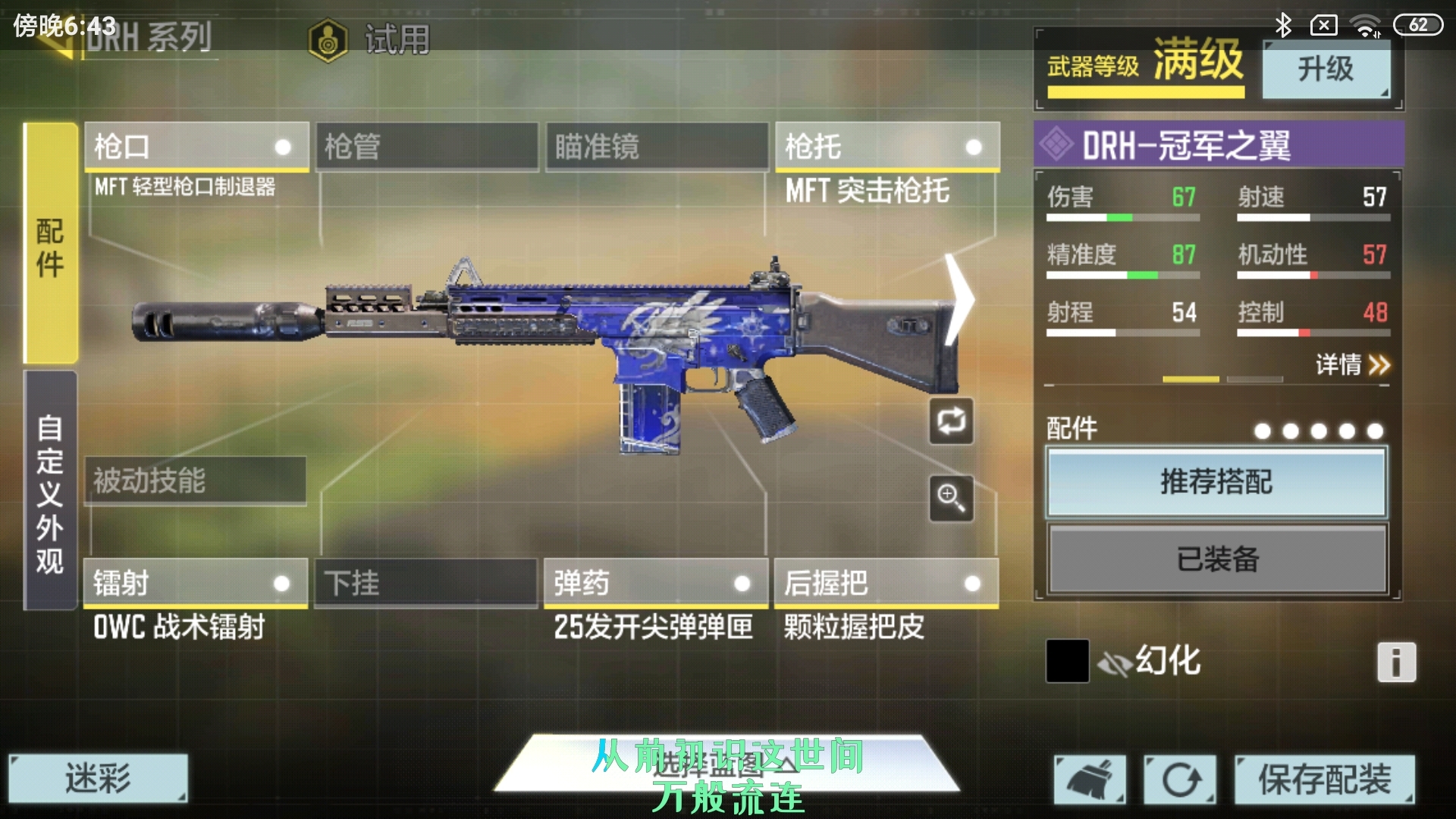Apply the 推荐搭配 recommended loadout

tap(1216, 482)
